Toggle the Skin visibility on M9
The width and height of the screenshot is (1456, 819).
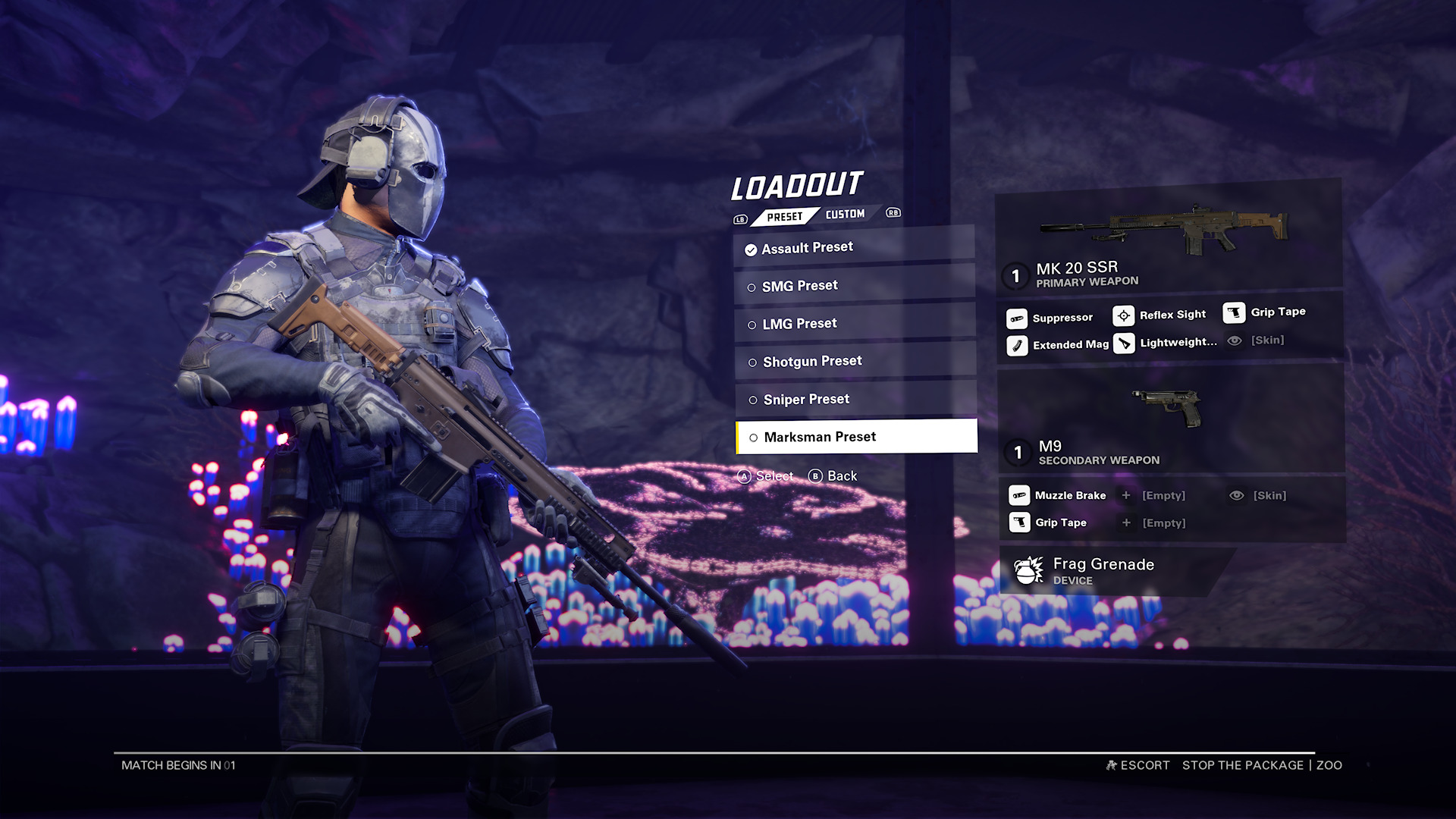[x=1237, y=495]
